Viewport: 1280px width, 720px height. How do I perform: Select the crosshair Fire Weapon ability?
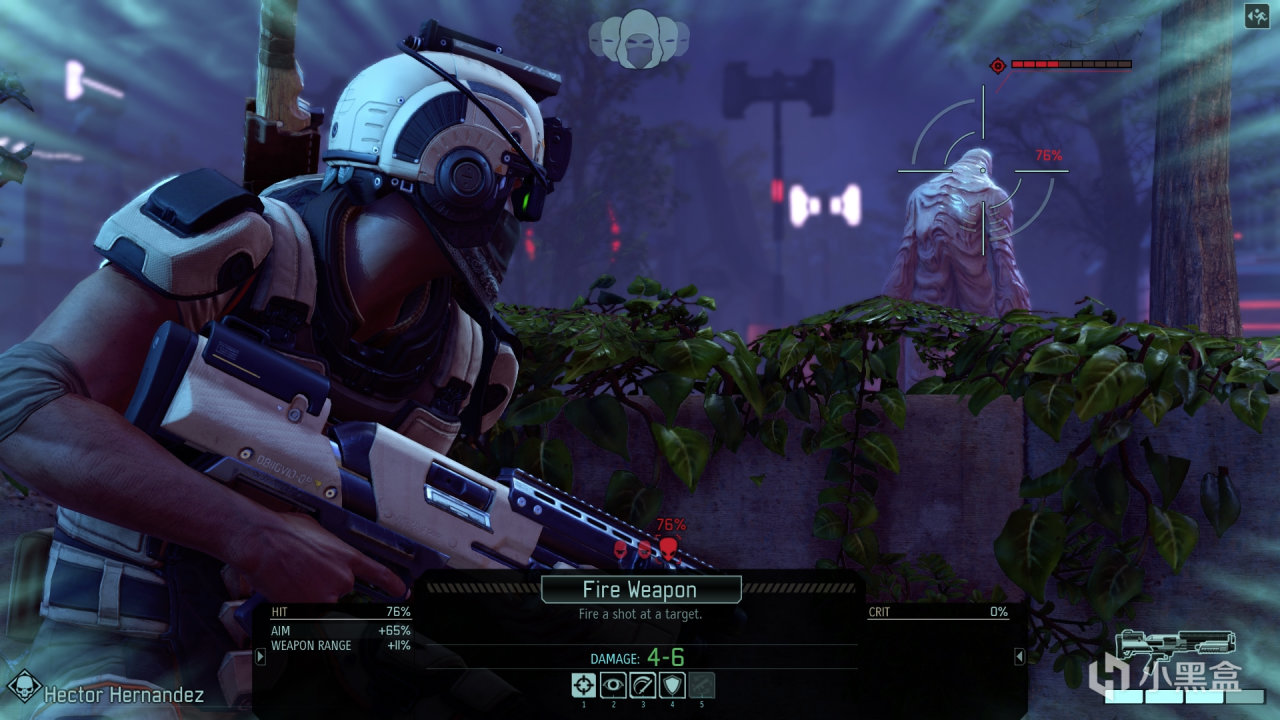click(x=584, y=685)
